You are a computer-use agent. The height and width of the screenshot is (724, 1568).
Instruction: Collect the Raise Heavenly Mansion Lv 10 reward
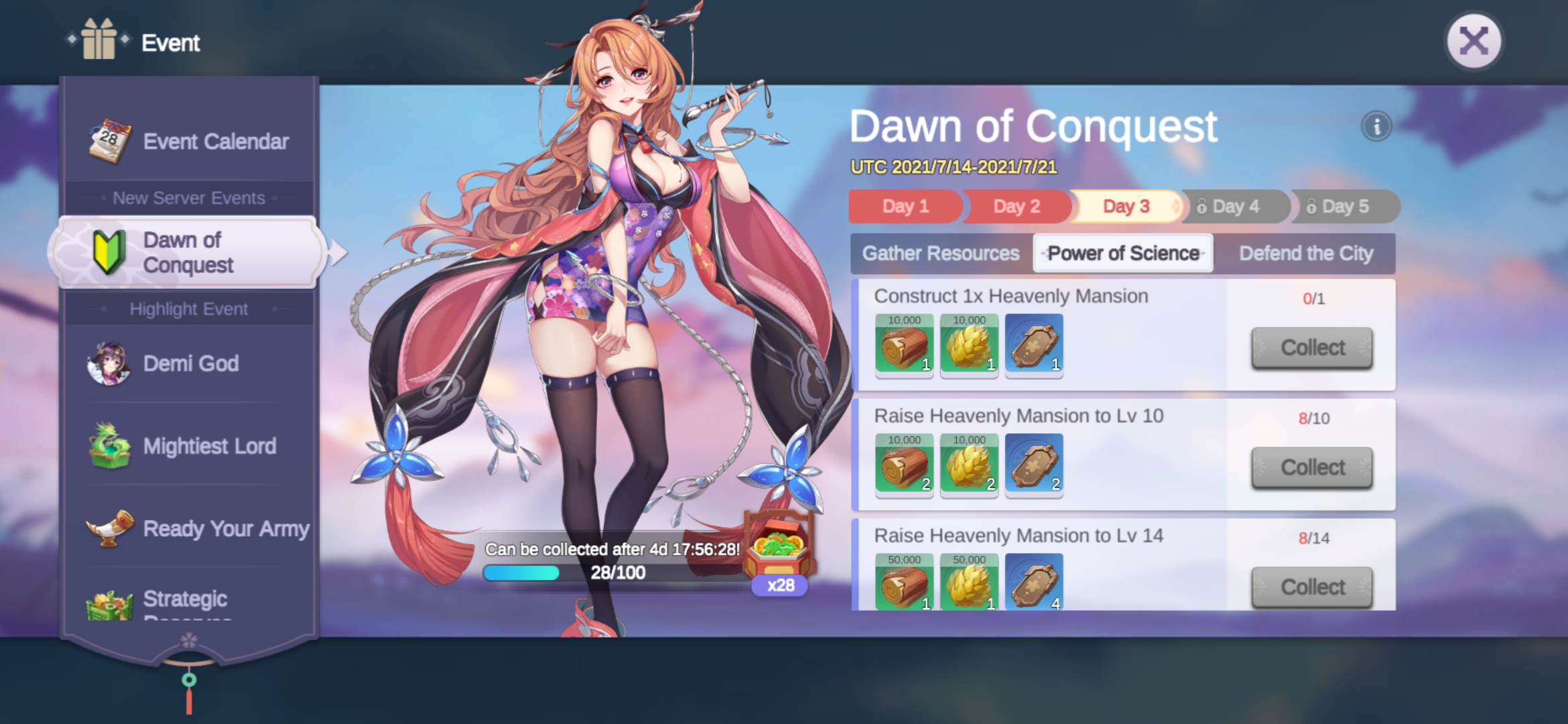(1311, 467)
